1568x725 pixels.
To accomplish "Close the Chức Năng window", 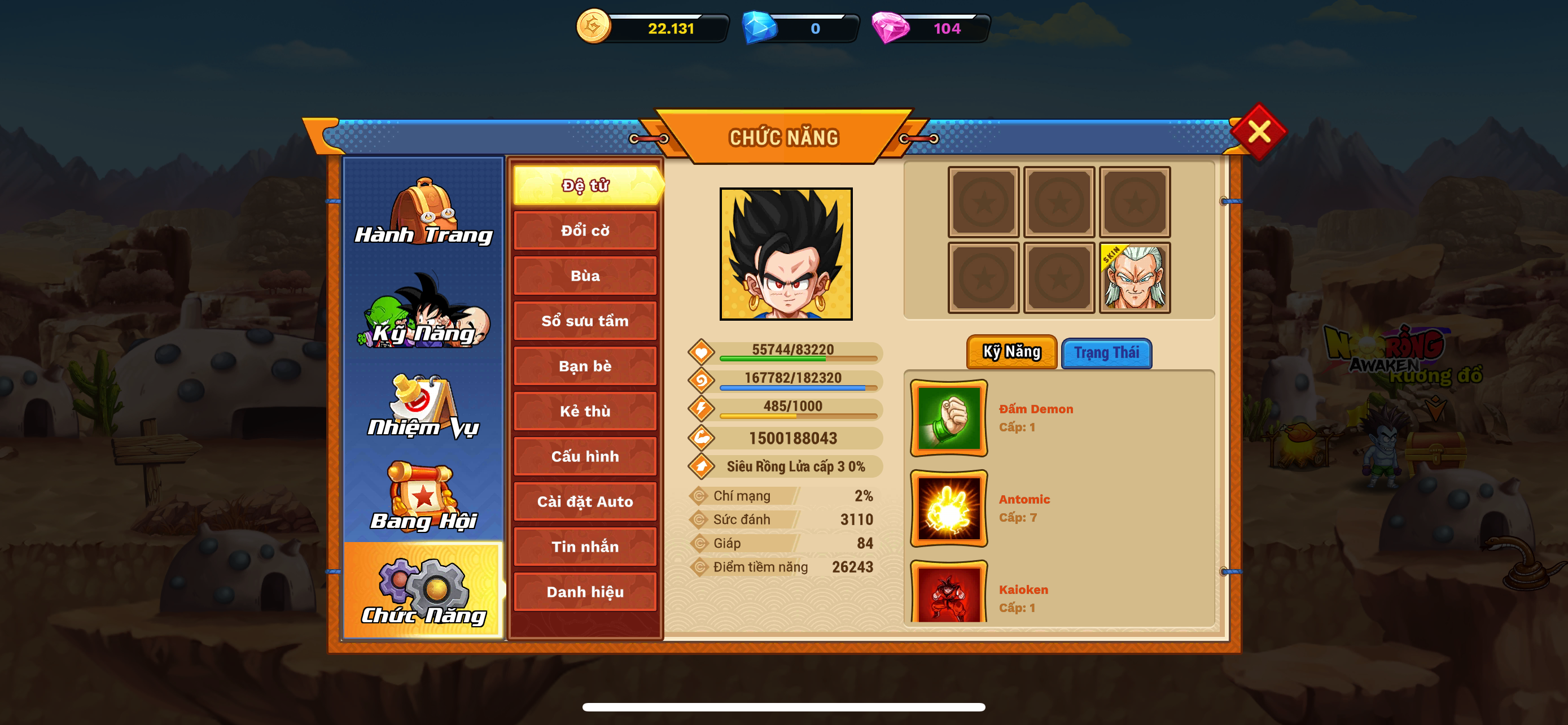I will pos(1258,132).
